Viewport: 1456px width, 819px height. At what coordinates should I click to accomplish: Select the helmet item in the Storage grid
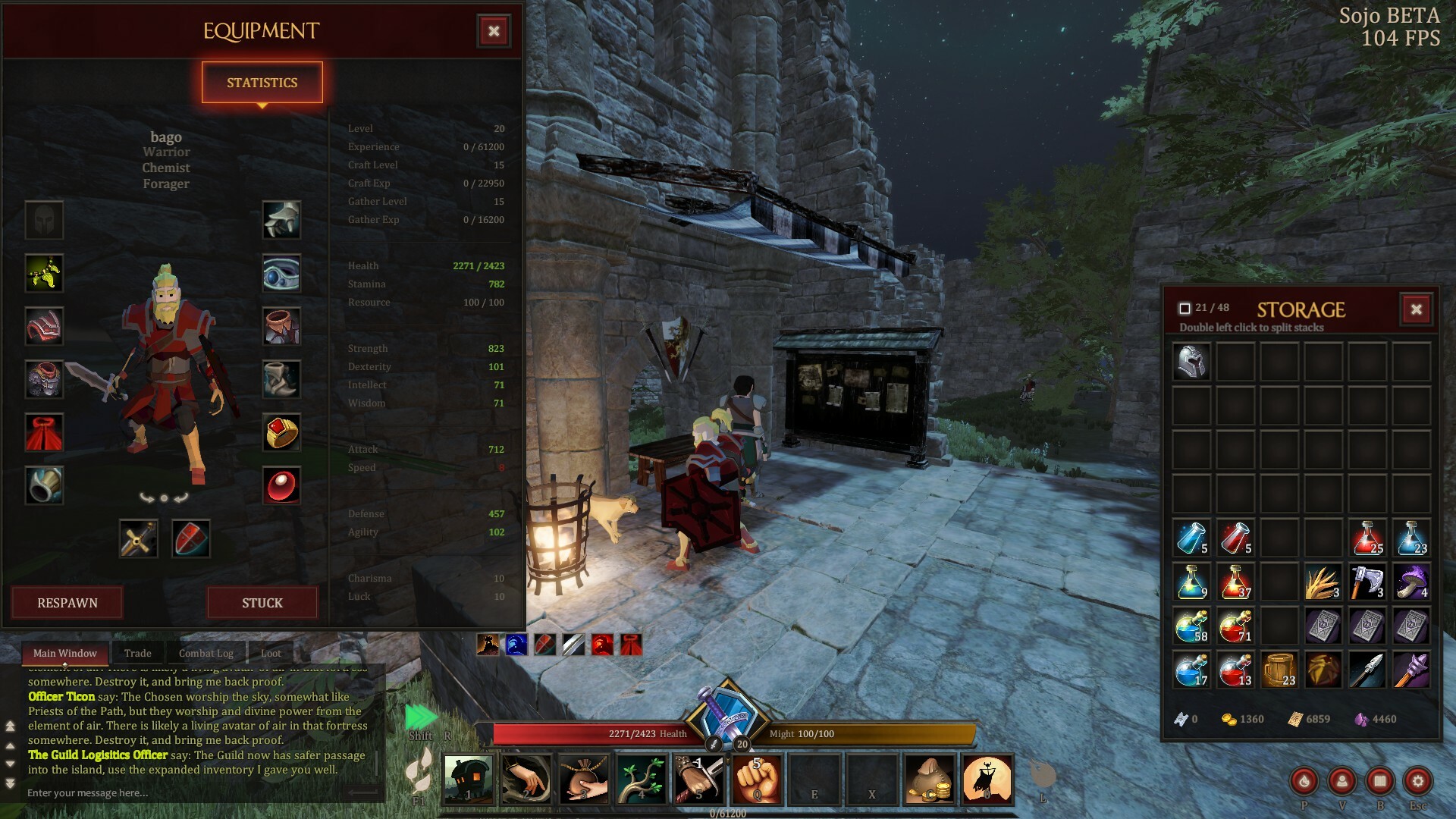click(1191, 361)
